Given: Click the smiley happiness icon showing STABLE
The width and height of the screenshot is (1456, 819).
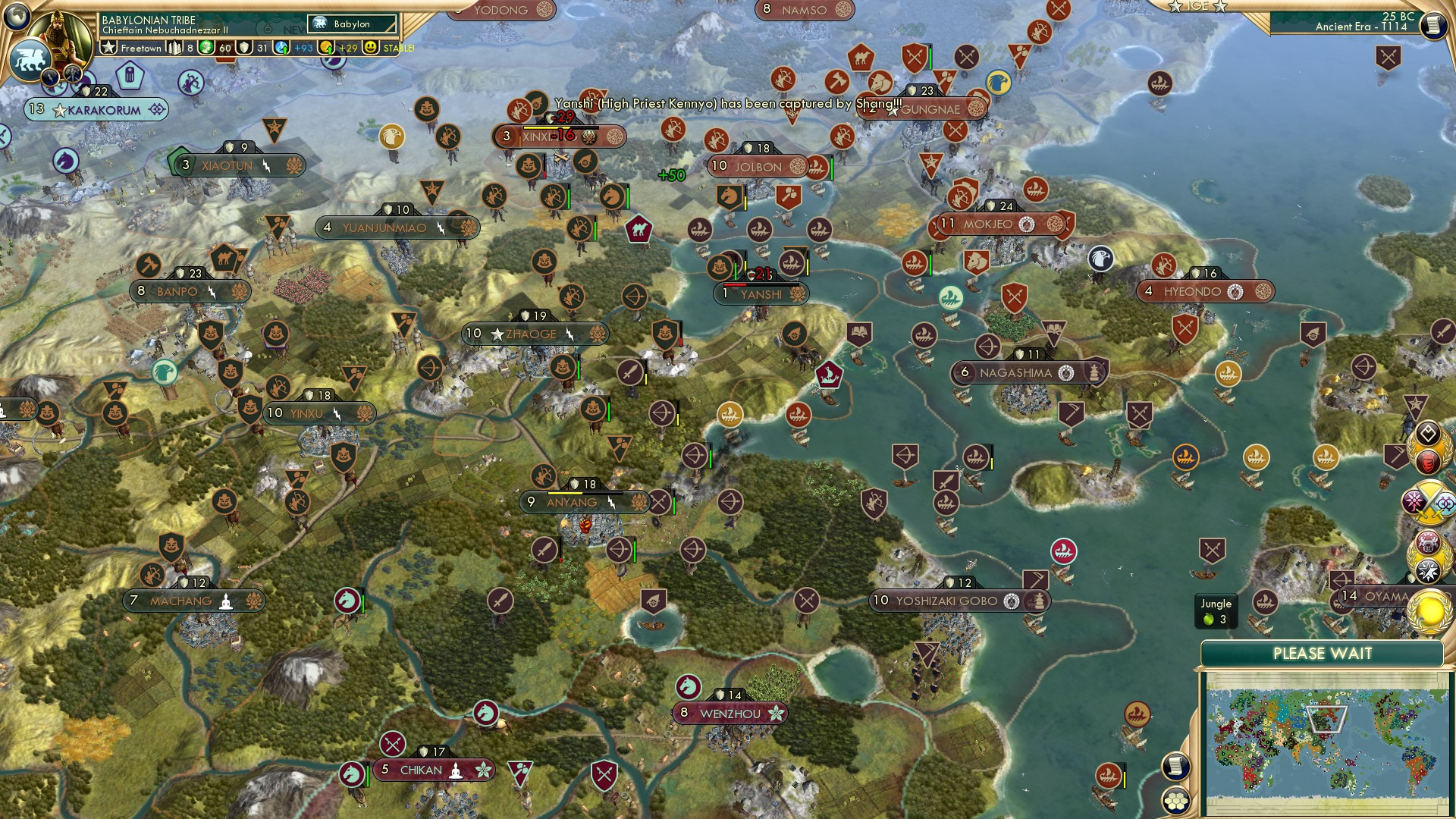Looking at the screenshot, I should click(370, 48).
